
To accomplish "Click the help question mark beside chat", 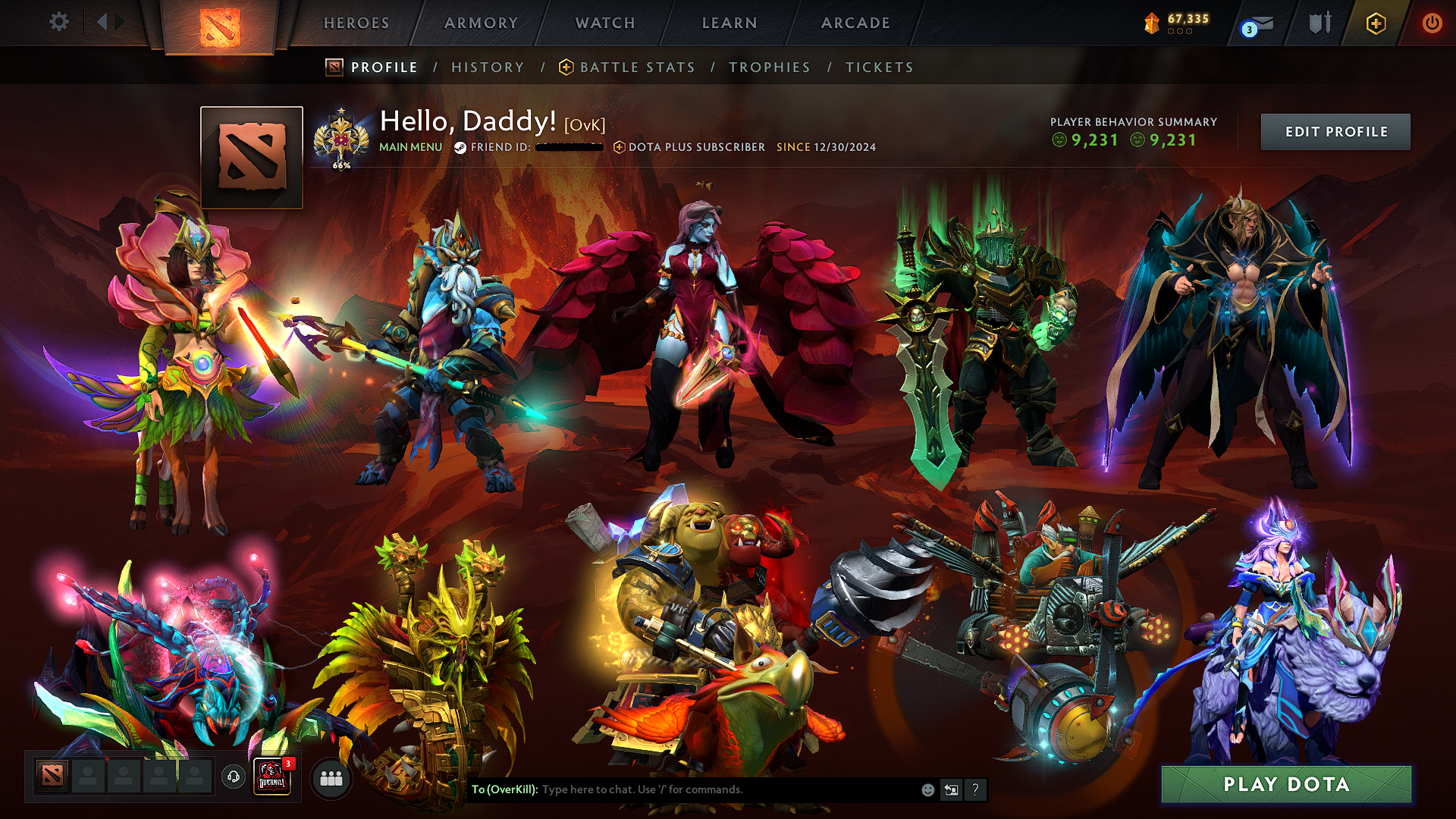I will (975, 789).
